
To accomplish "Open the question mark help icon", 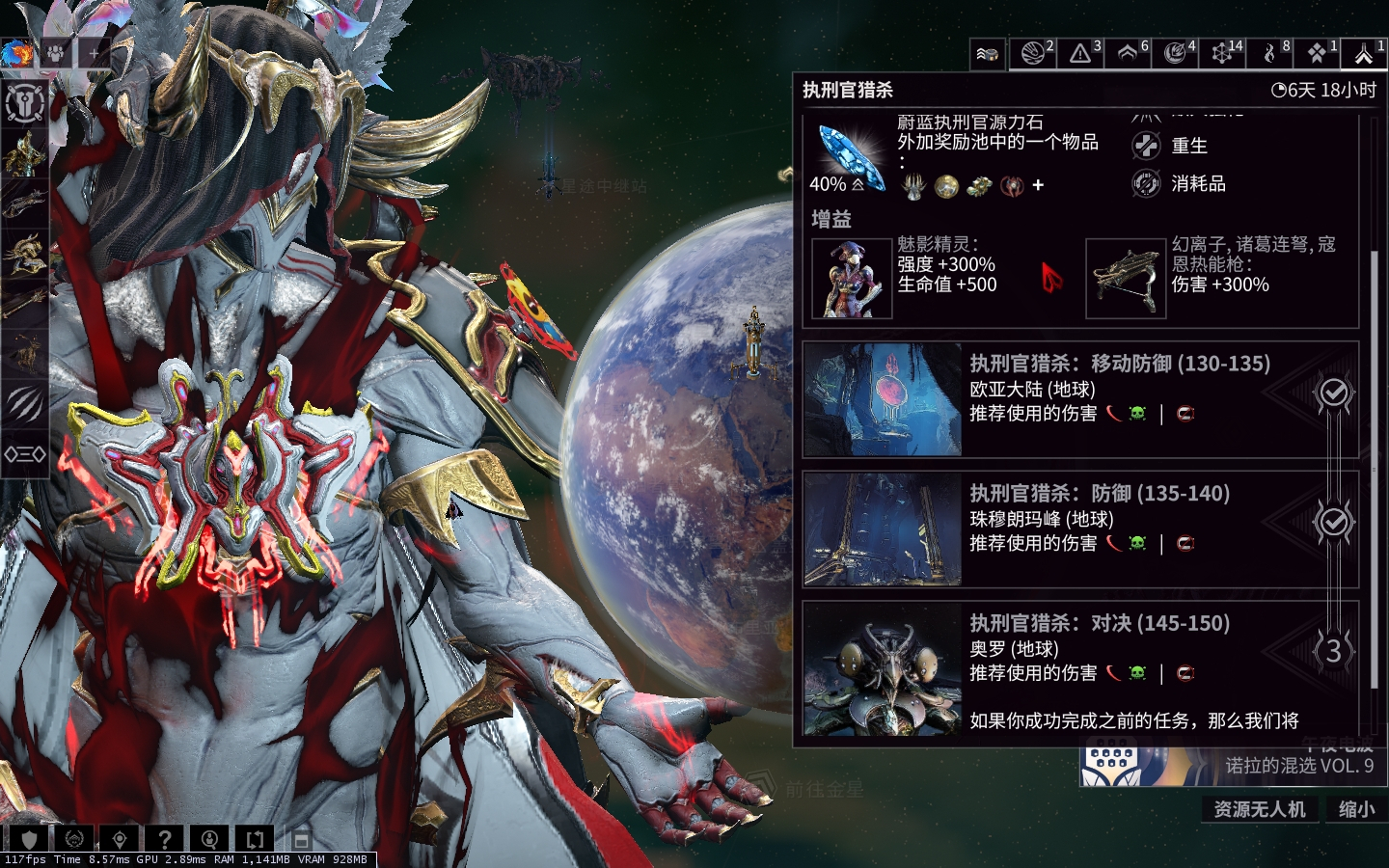I will click(x=165, y=839).
